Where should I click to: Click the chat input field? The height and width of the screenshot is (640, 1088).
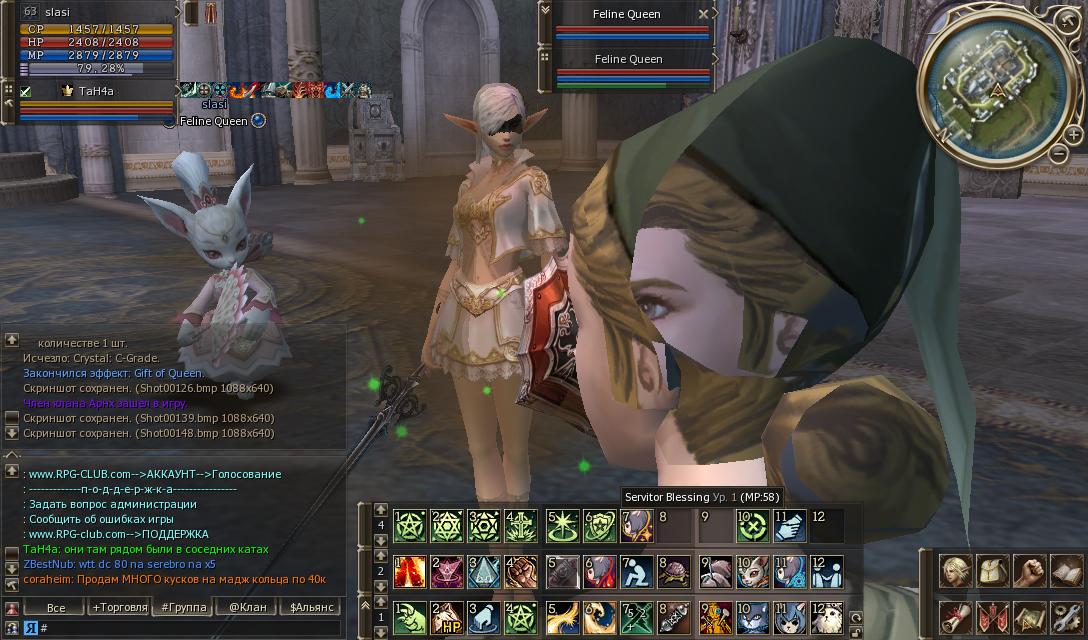(x=190, y=628)
